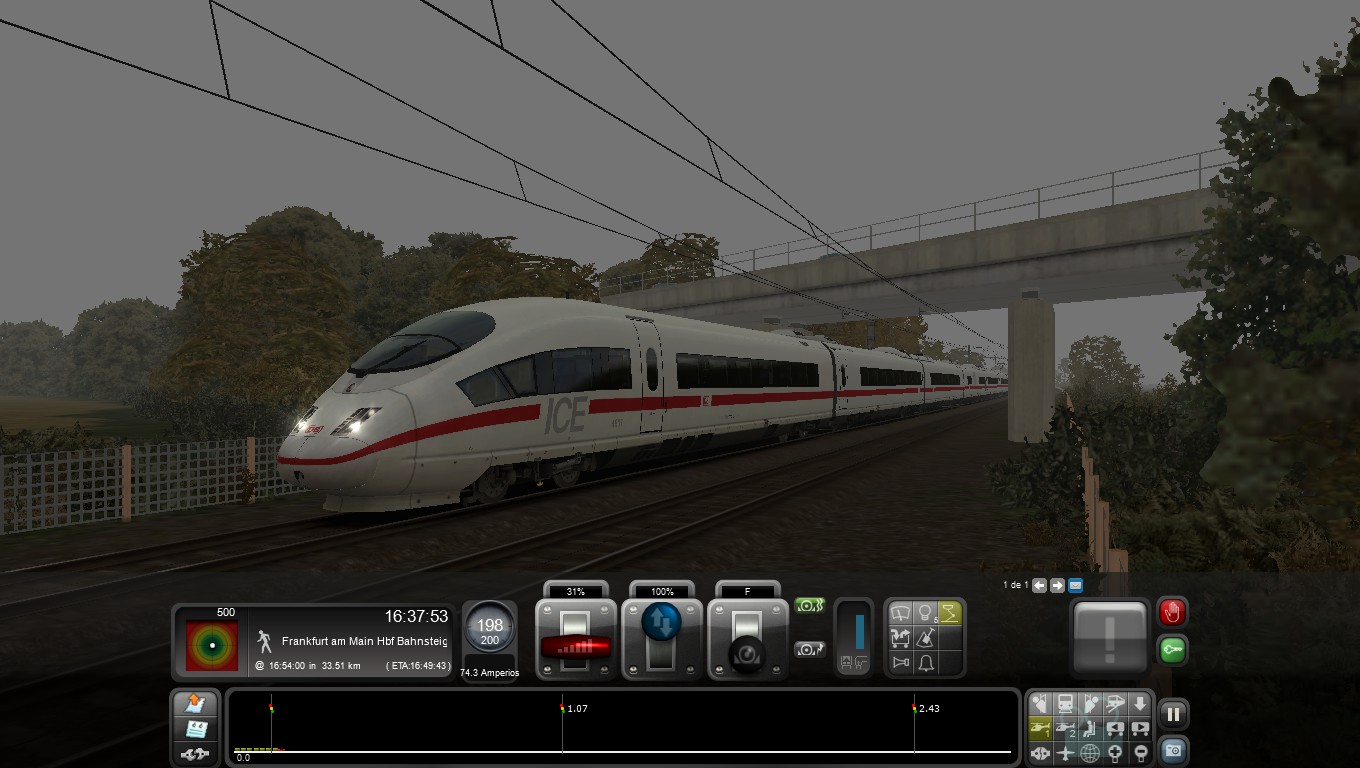Toggle the headlights control
This screenshot has width=1360, height=768.
pos(924,613)
